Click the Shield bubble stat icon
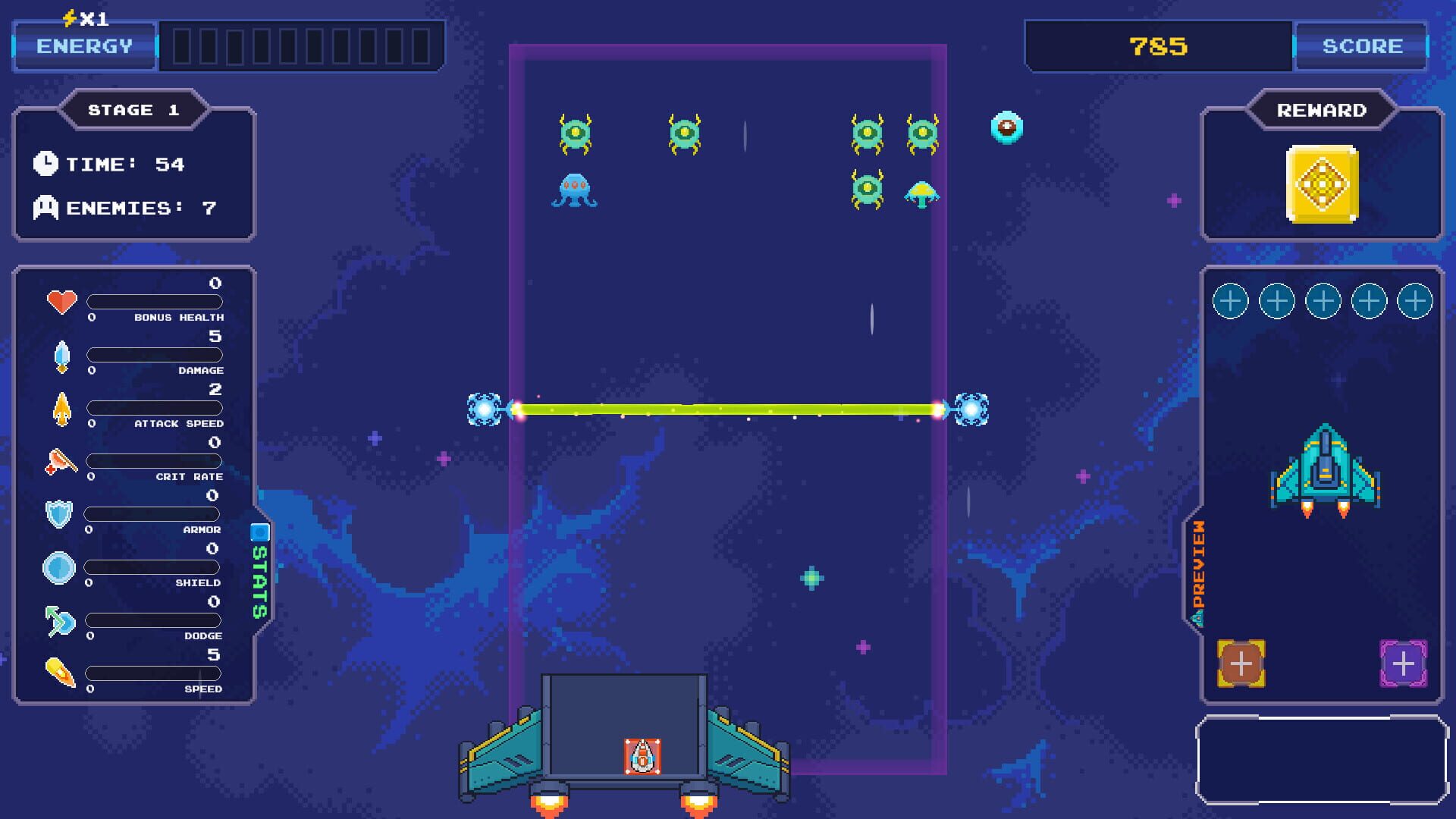The height and width of the screenshot is (819, 1456). (x=59, y=566)
